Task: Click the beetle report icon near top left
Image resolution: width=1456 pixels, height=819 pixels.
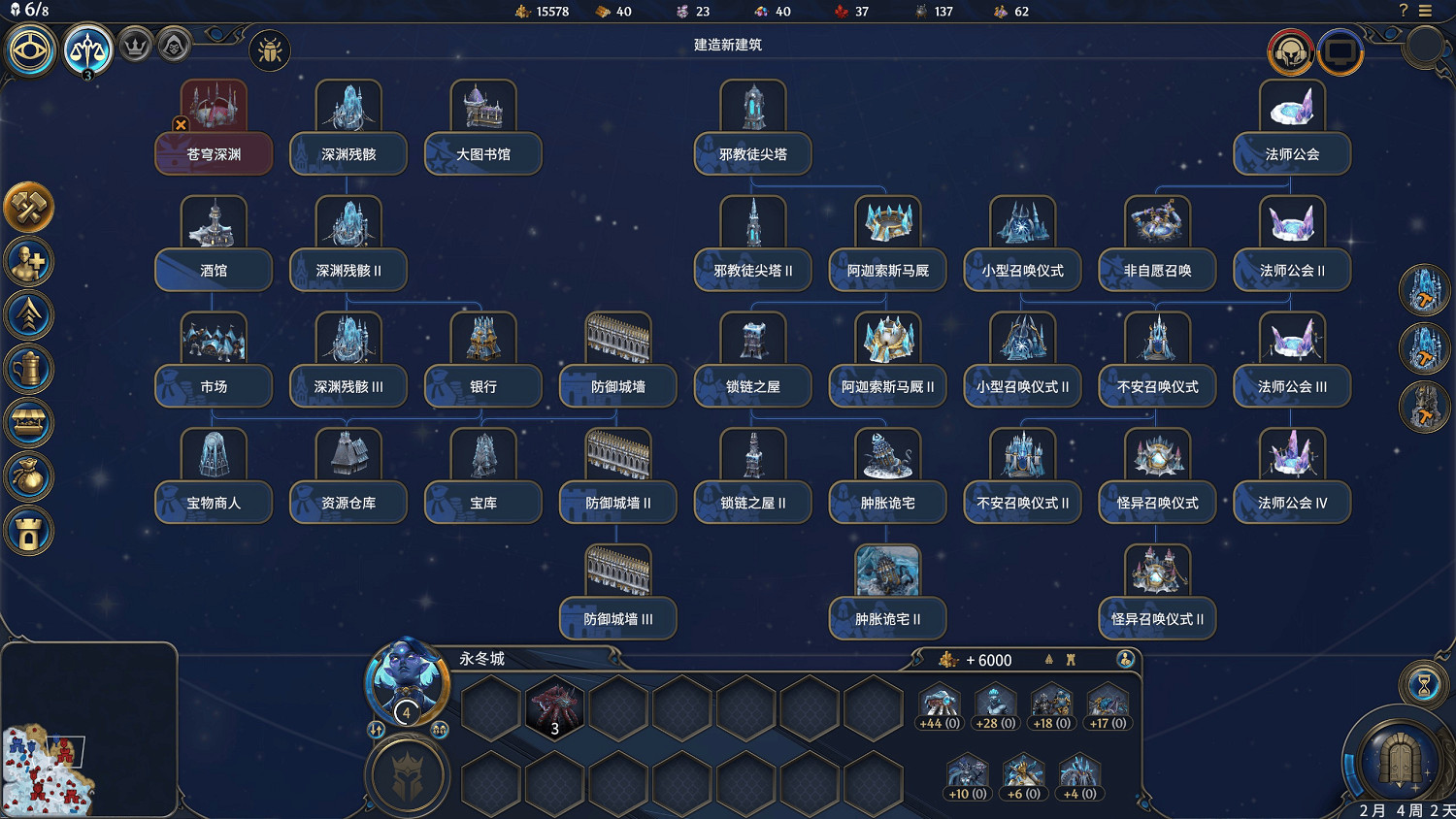Action: click(269, 50)
